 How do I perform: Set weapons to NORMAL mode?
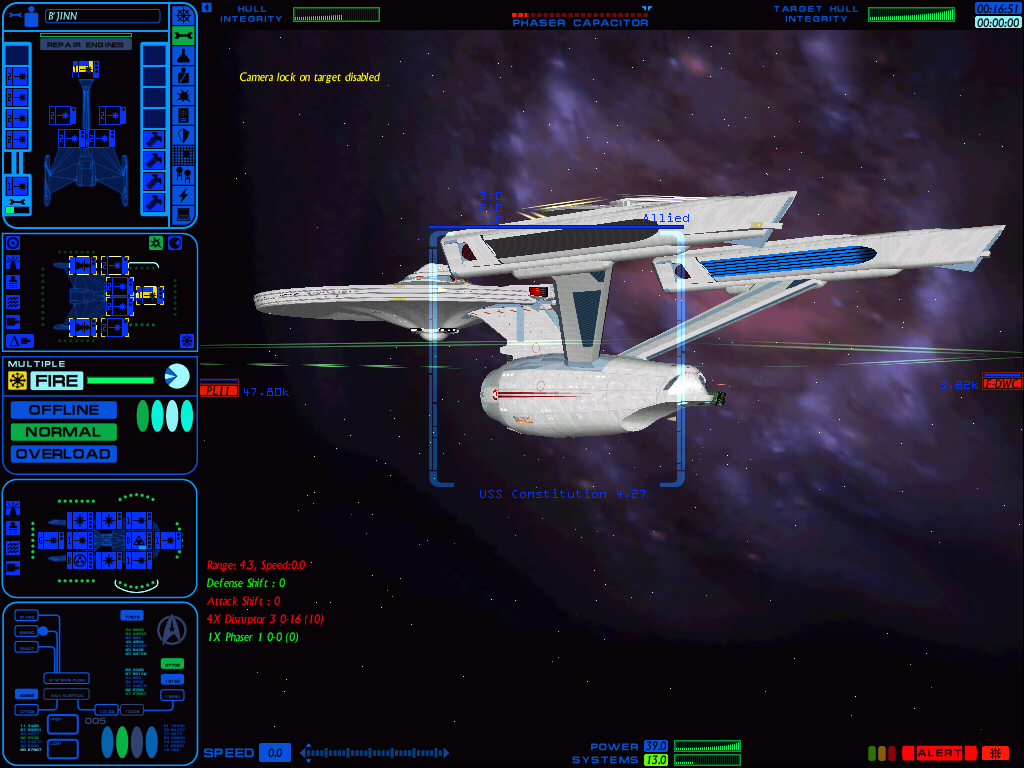[64, 432]
